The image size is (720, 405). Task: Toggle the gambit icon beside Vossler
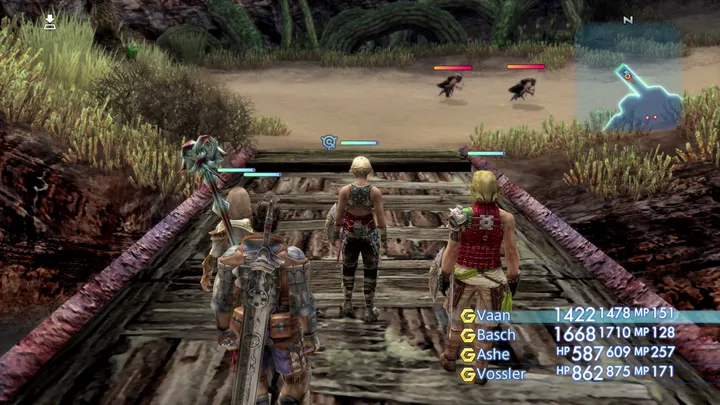pyautogui.click(x=467, y=374)
